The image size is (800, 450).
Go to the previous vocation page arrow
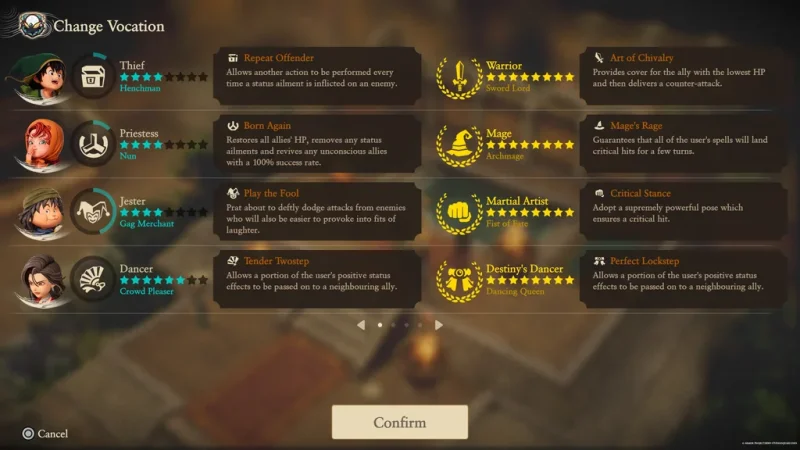pos(361,325)
